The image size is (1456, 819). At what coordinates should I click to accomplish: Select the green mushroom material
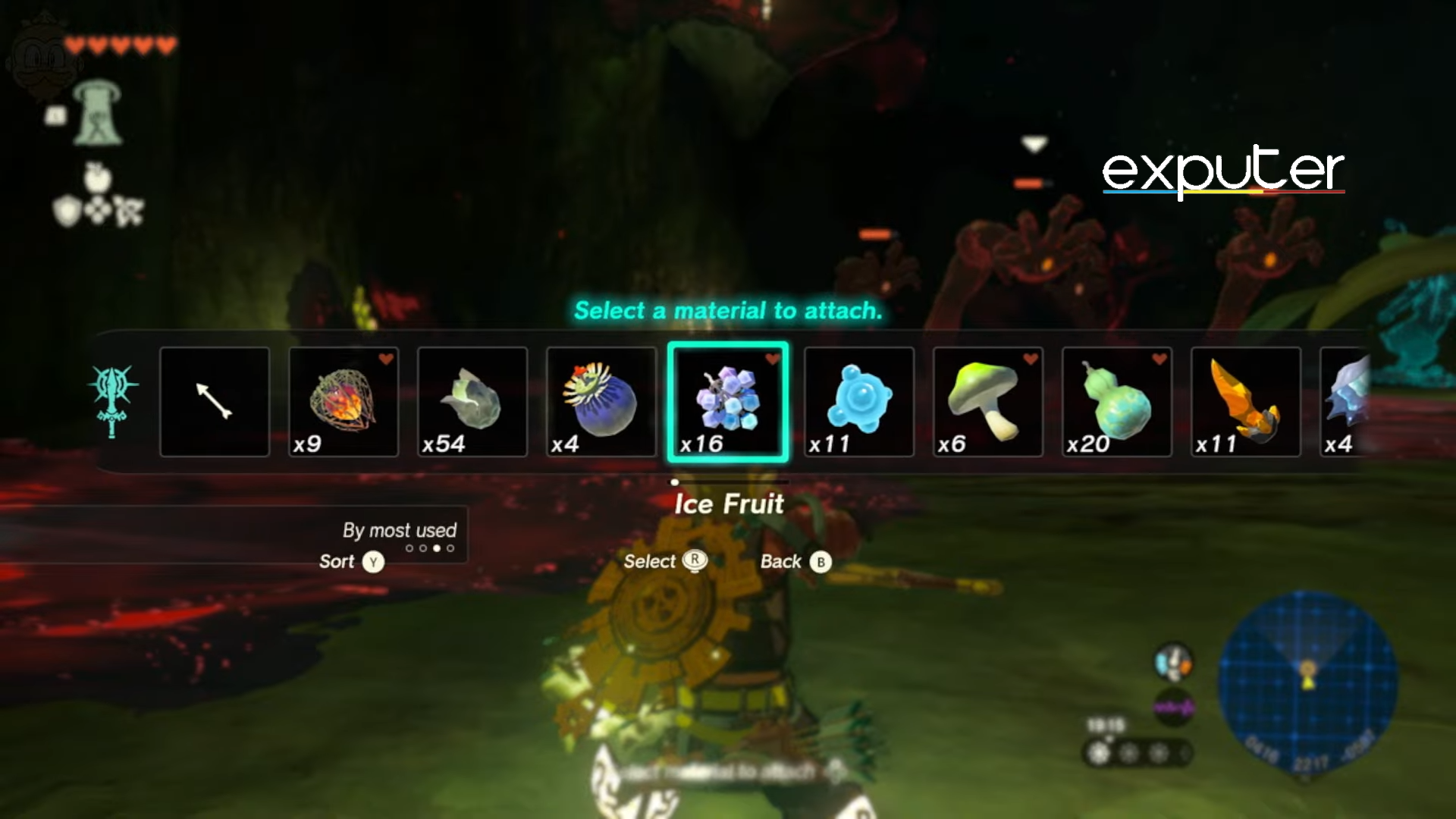click(988, 402)
